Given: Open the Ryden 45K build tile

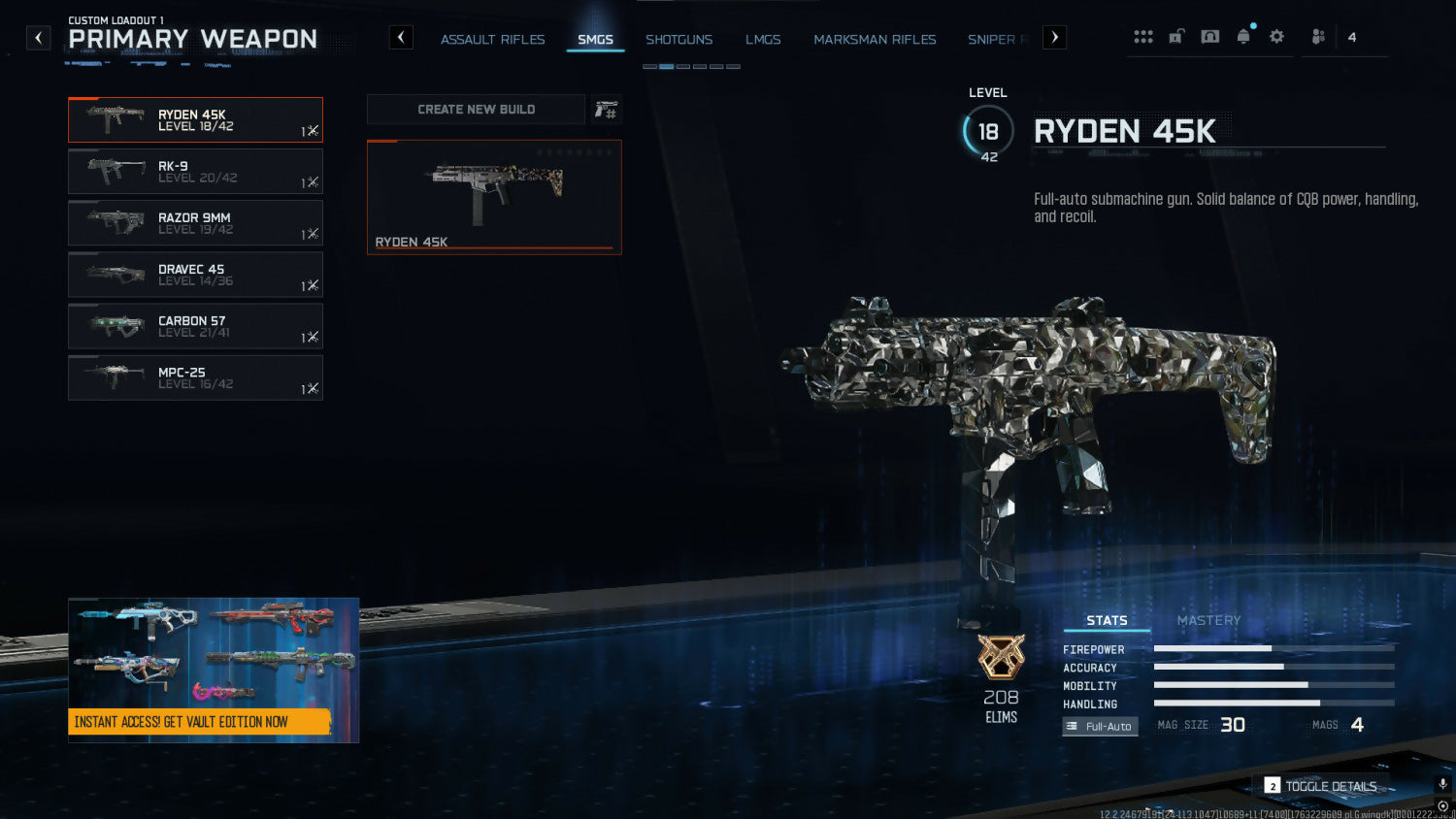Looking at the screenshot, I should (494, 197).
